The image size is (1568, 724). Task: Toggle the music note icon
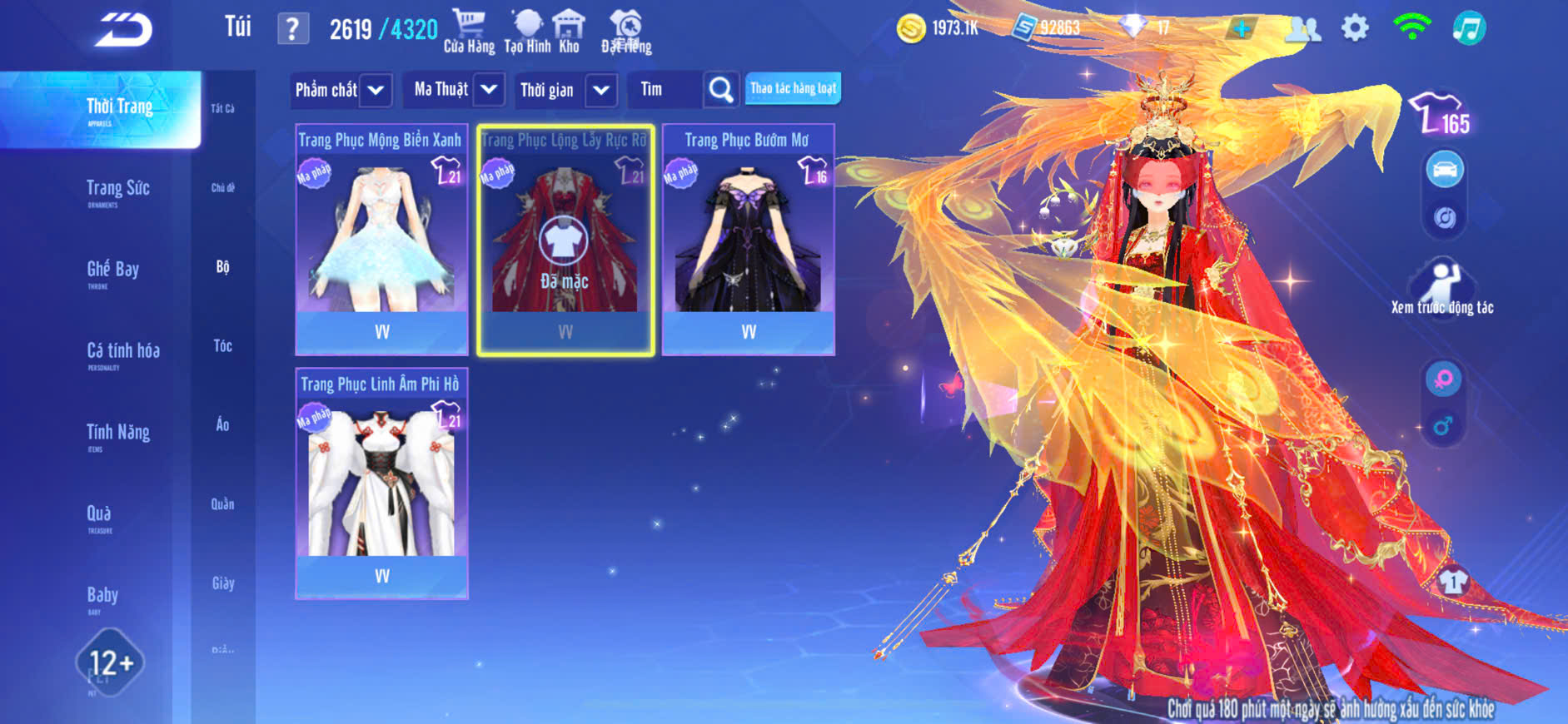coord(1468,28)
